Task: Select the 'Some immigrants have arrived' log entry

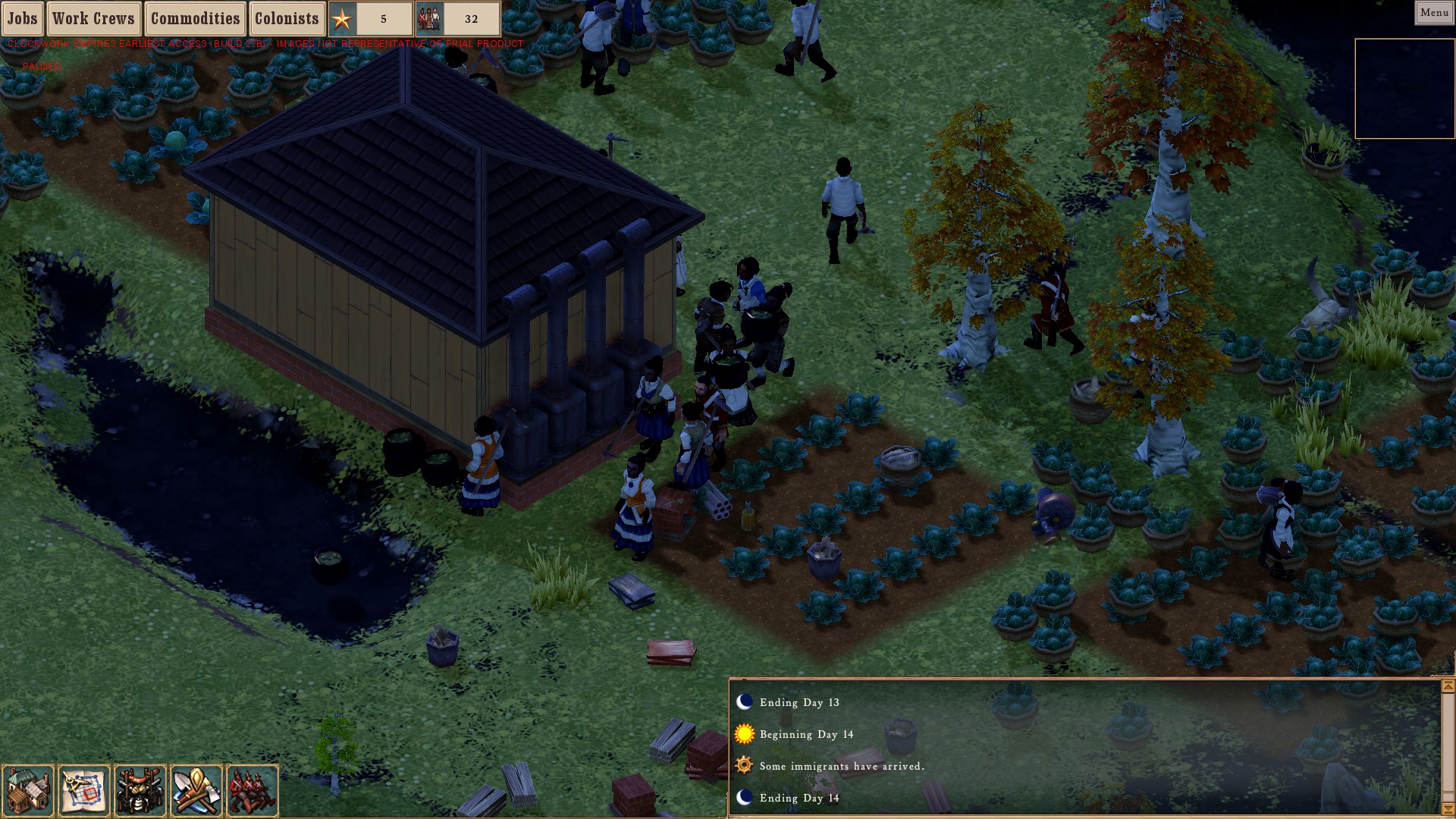Action: pos(842,766)
